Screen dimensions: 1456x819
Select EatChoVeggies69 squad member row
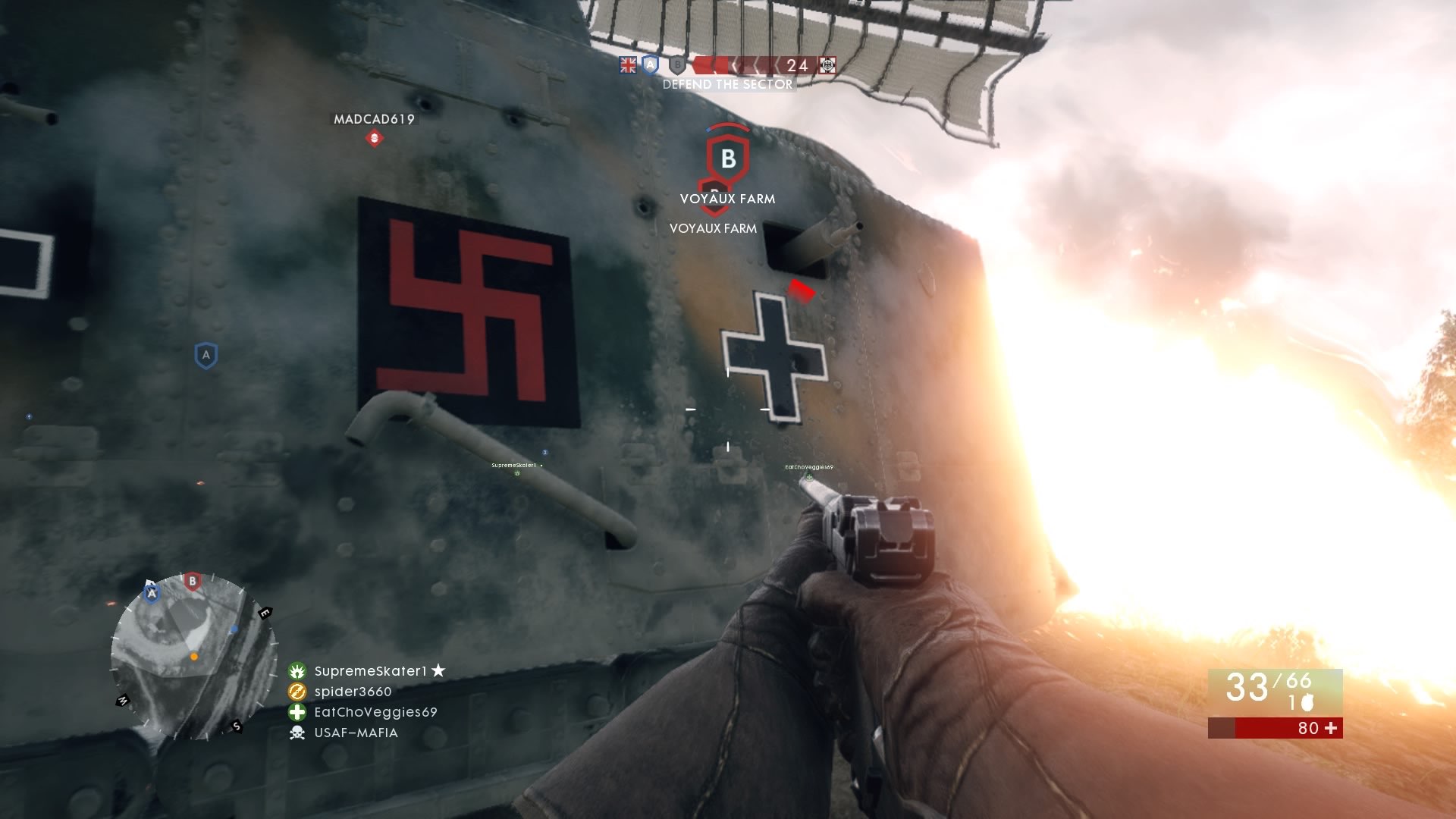point(375,712)
